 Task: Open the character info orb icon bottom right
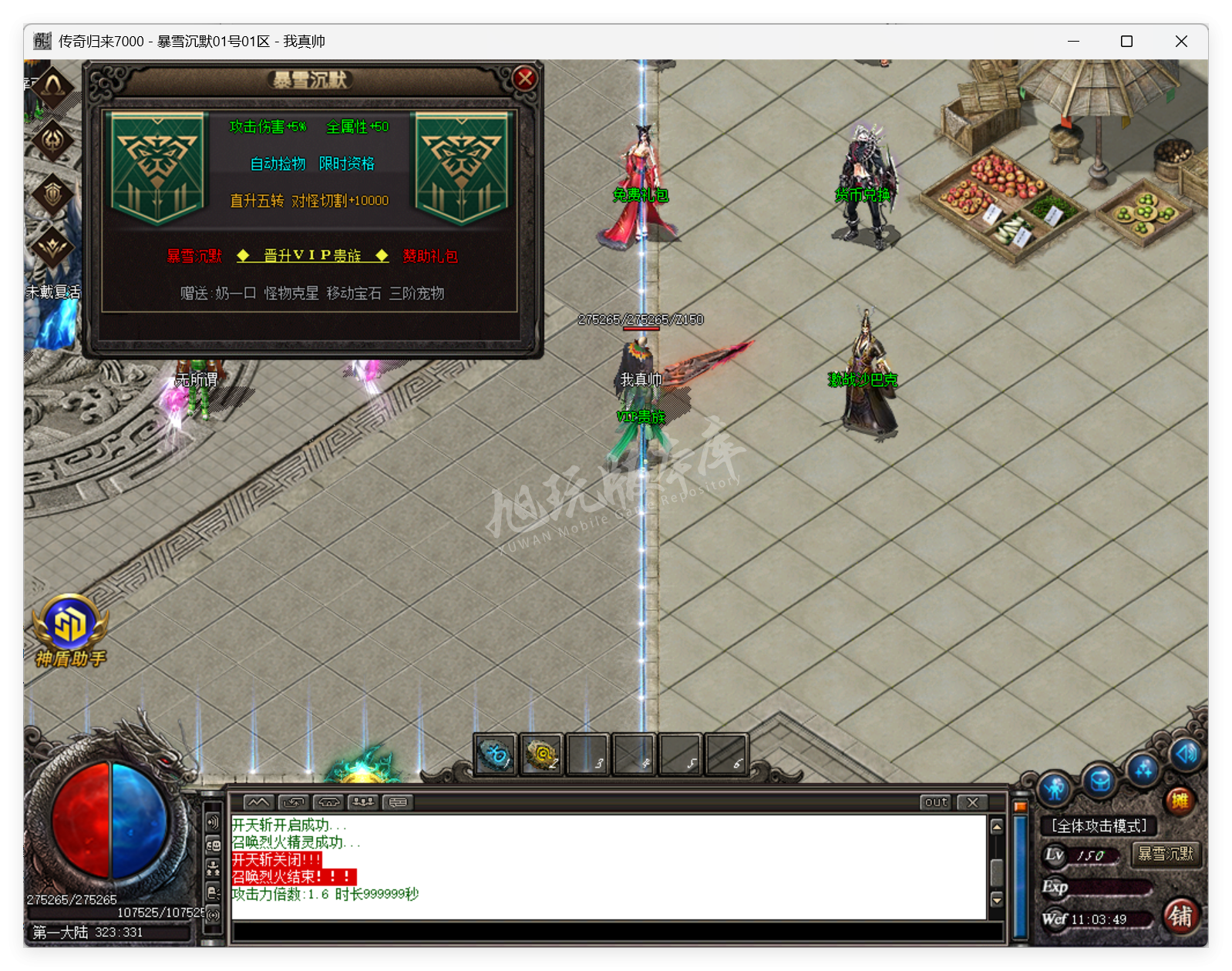click(x=1053, y=787)
